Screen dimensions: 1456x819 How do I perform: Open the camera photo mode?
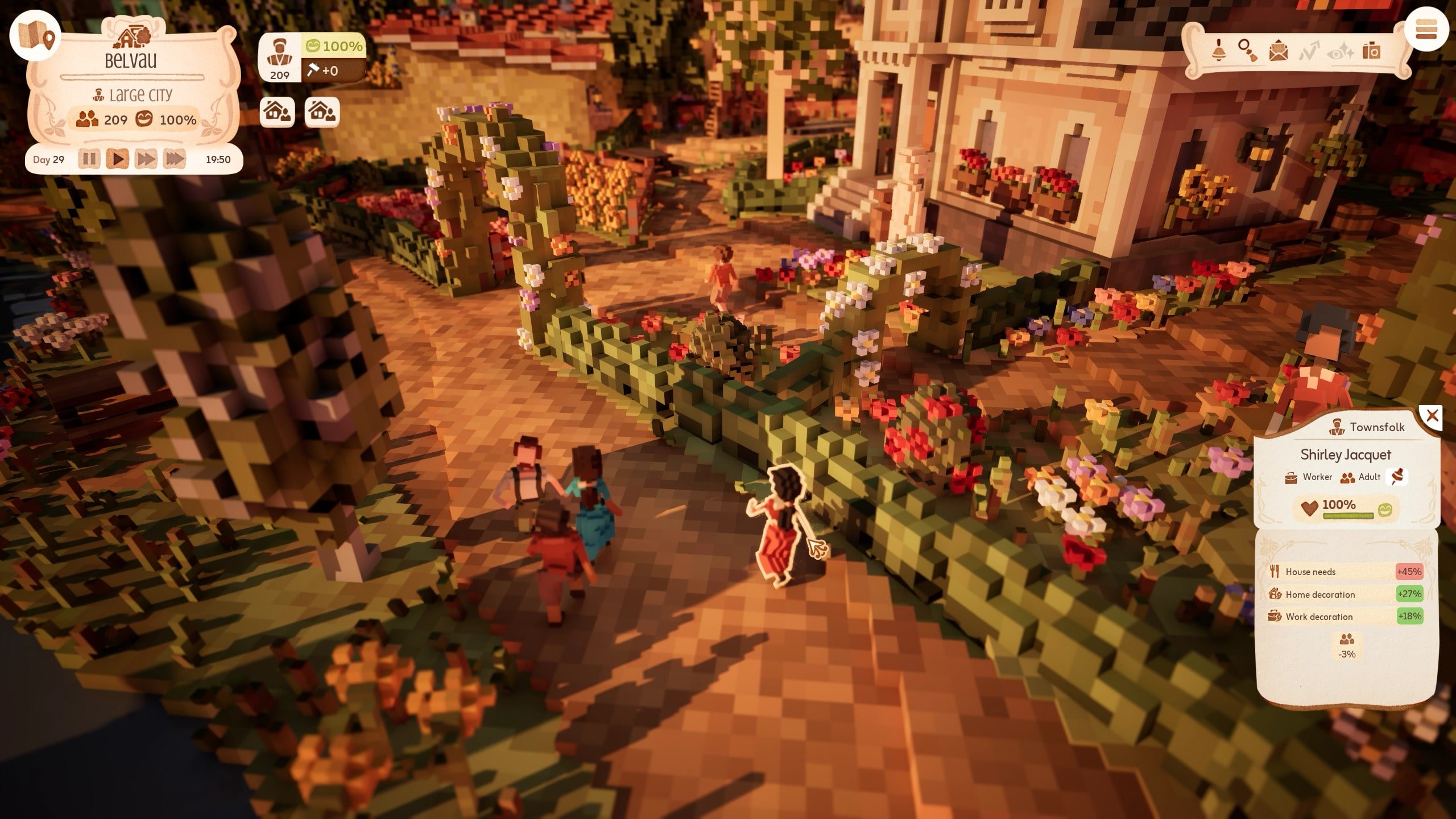pyautogui.click(x=1371, y=51)
